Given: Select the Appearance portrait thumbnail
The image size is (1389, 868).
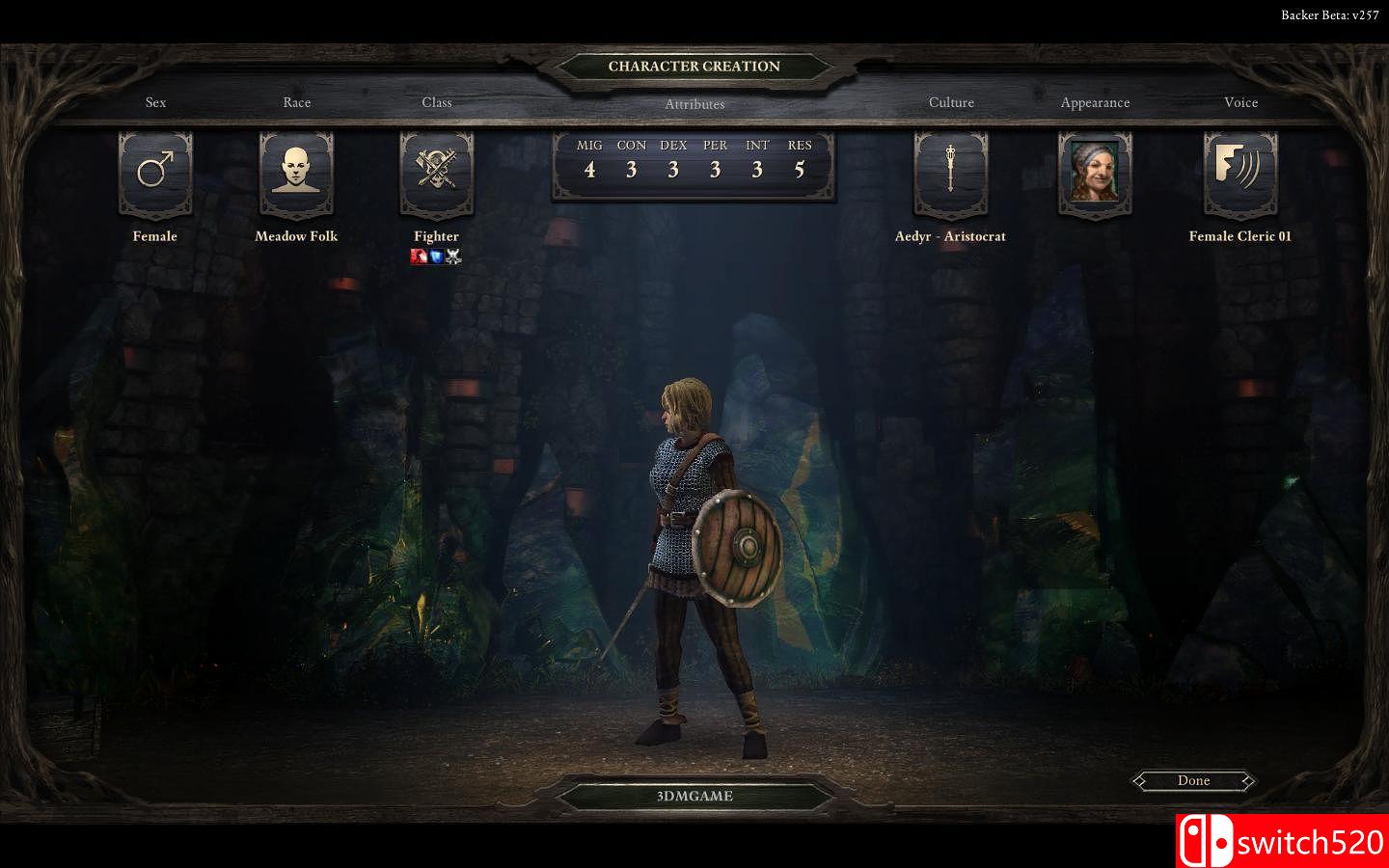Looking at the screenshot, I should click(x=1096, y=174).
